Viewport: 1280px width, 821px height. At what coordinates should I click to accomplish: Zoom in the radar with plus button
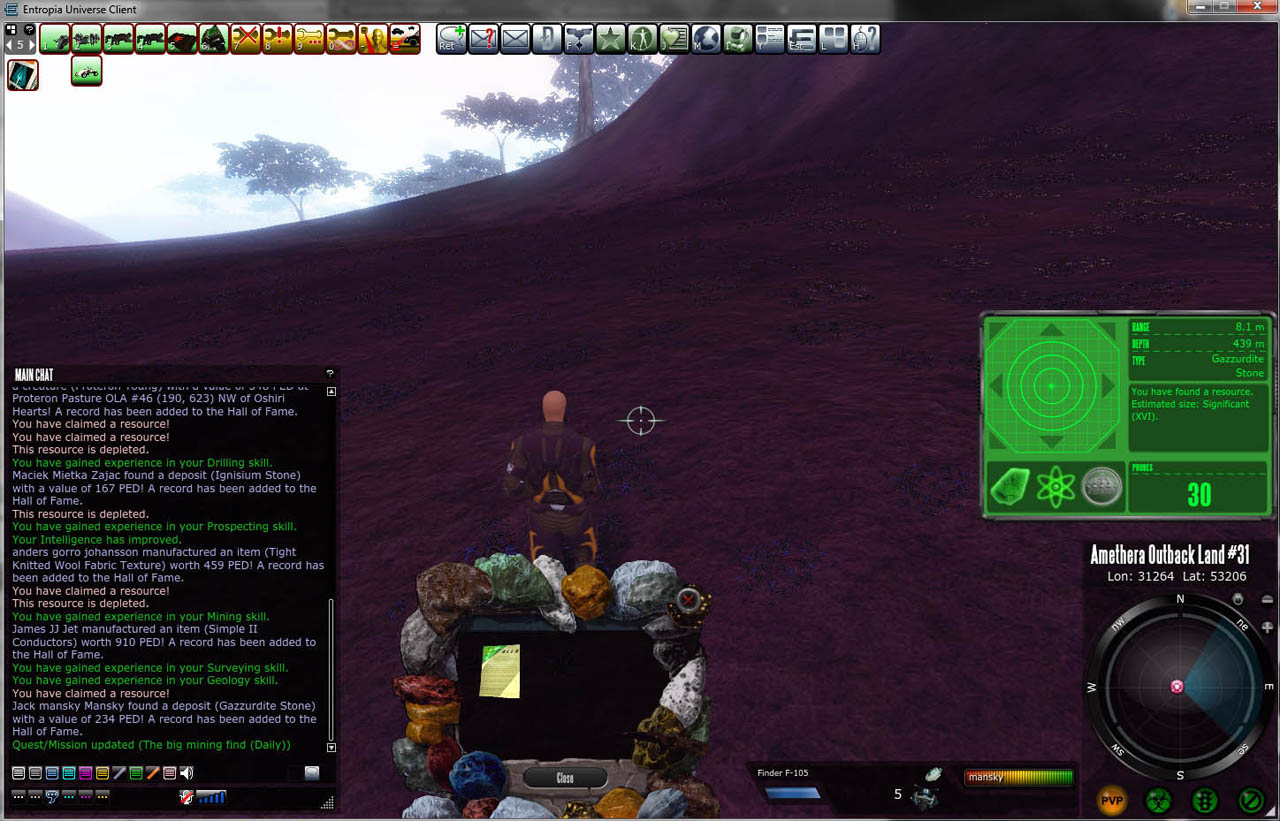(x=1267, y=627)
